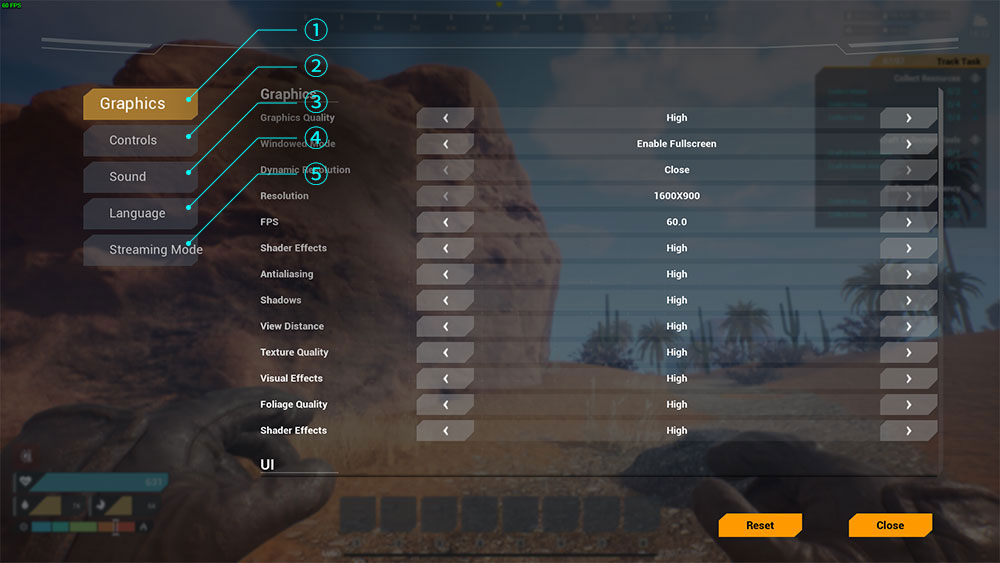Raise Graphics Quality with right arrow
The image size is (1000, 563).
908,118
